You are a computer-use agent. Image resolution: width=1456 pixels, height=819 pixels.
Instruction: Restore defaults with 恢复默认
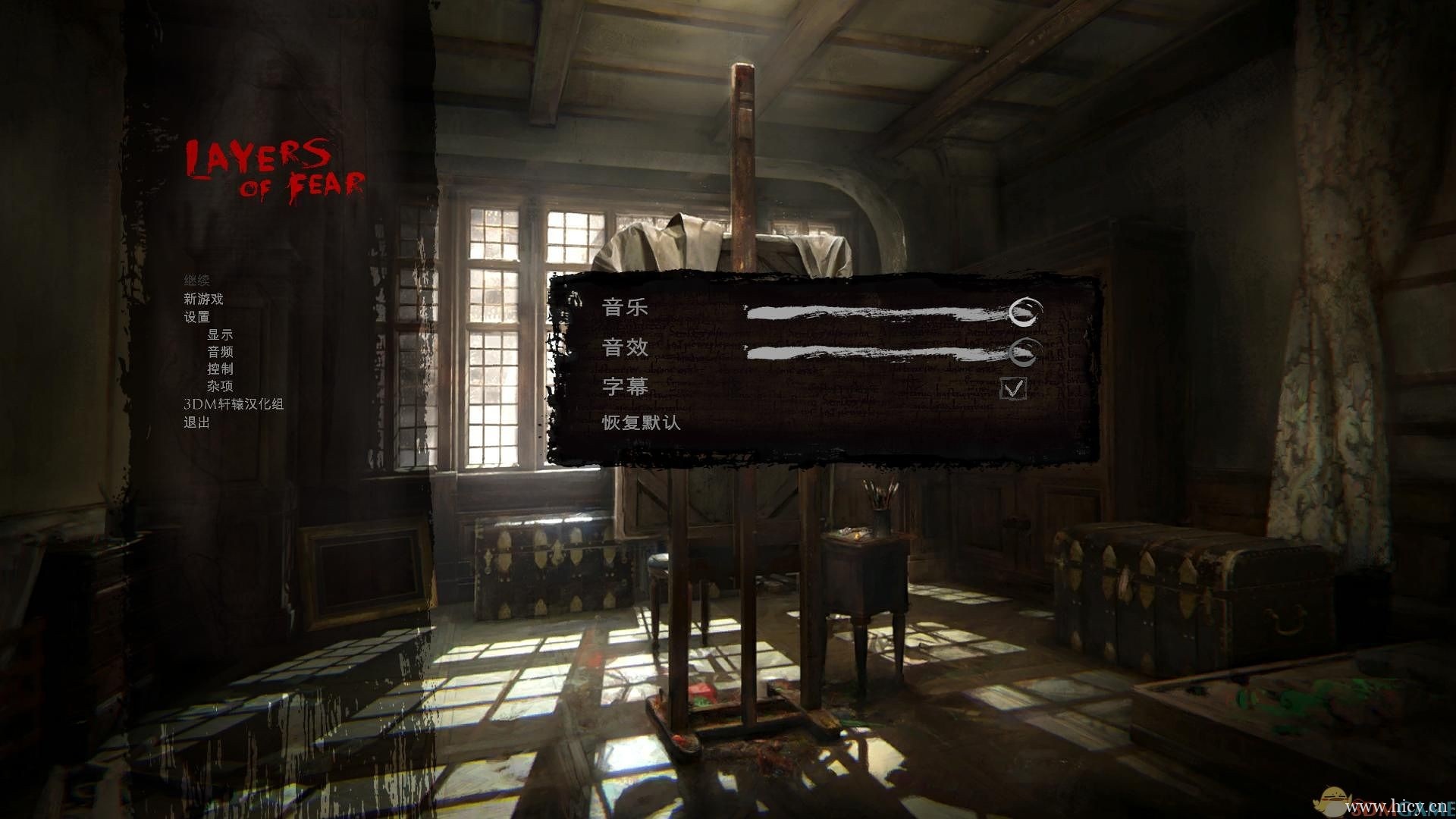[641, 422]
